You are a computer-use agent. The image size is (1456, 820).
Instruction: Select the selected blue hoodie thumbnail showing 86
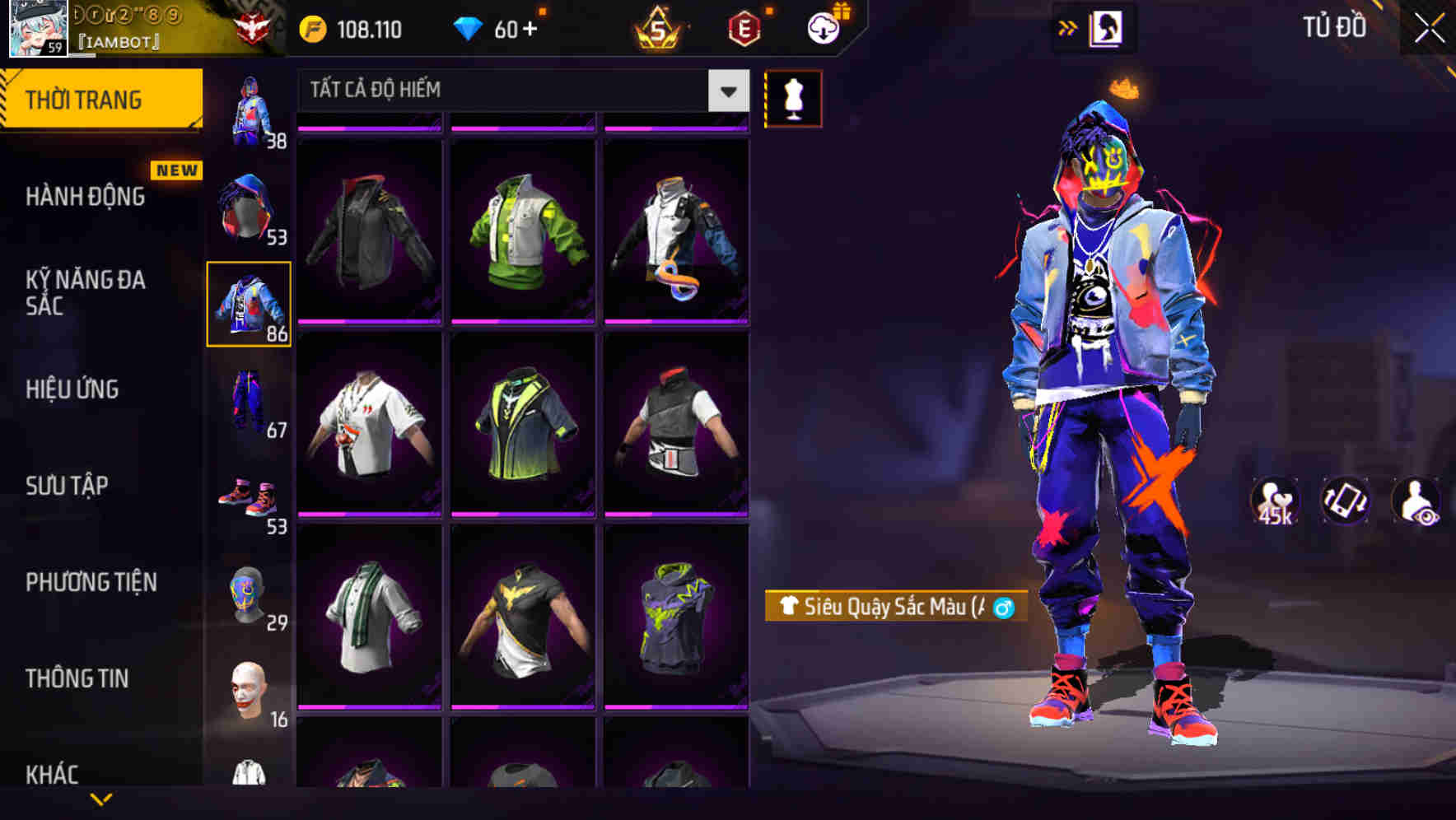point(249,303)
